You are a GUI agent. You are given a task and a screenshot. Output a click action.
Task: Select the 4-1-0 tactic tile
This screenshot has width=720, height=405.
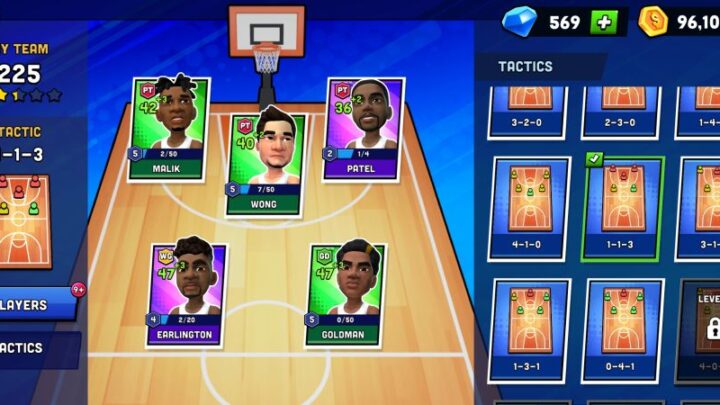529,208
